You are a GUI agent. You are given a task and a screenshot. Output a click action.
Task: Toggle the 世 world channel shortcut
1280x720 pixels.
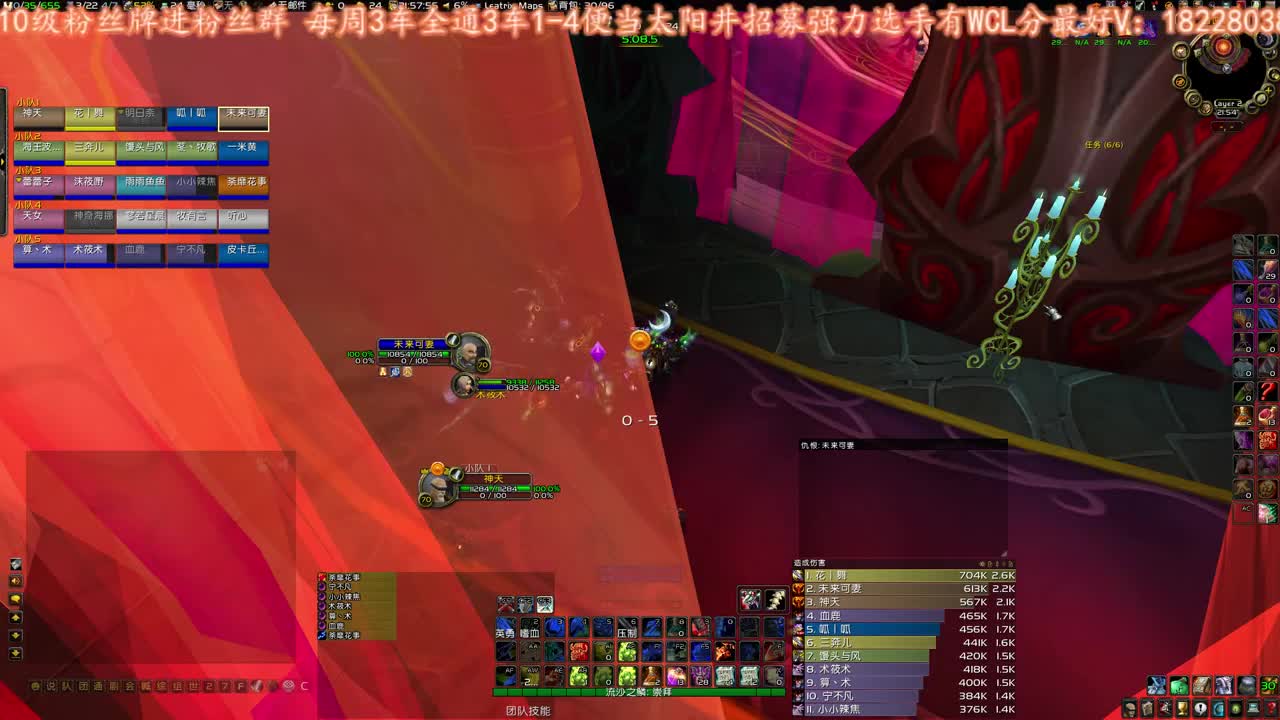point(192,685)
